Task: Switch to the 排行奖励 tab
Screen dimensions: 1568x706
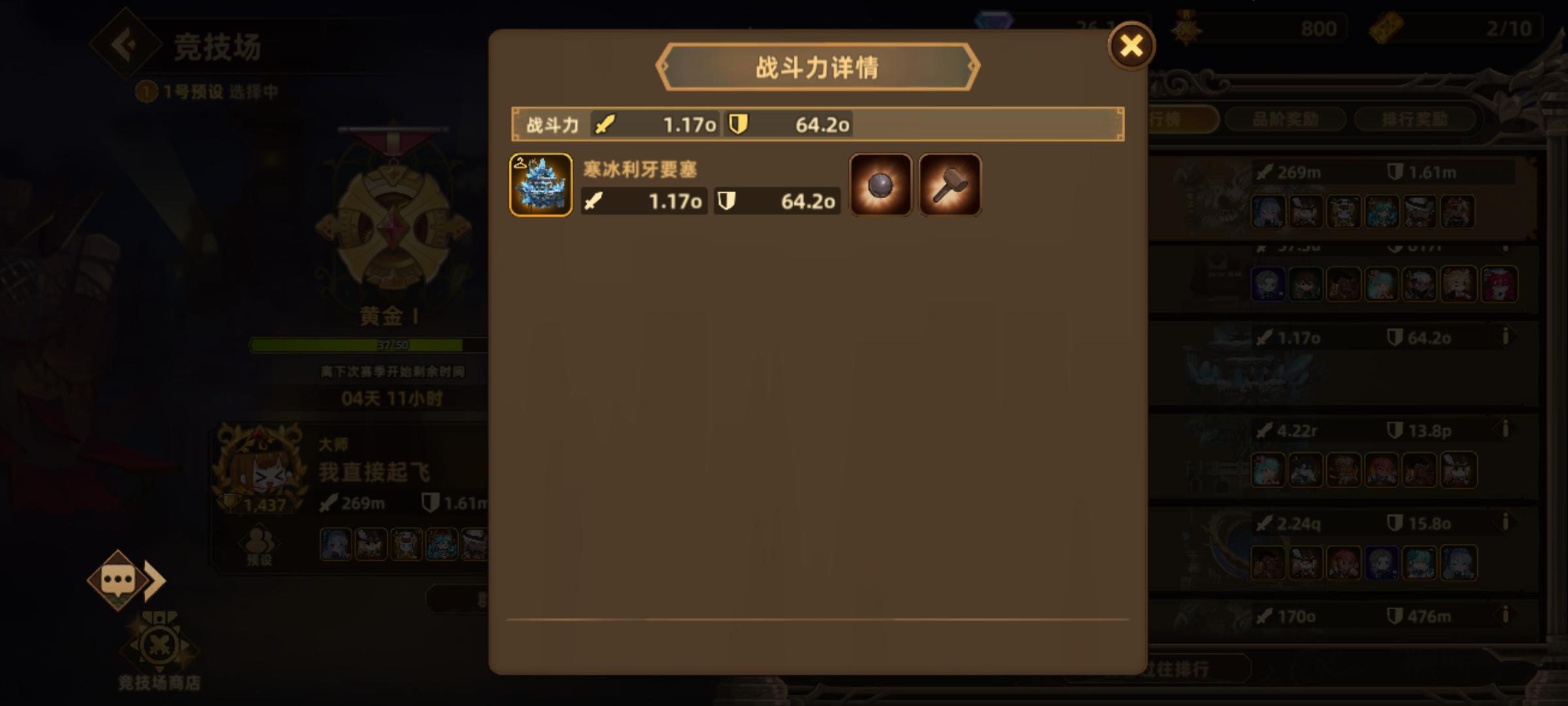Action: [x=1415, y=120]
